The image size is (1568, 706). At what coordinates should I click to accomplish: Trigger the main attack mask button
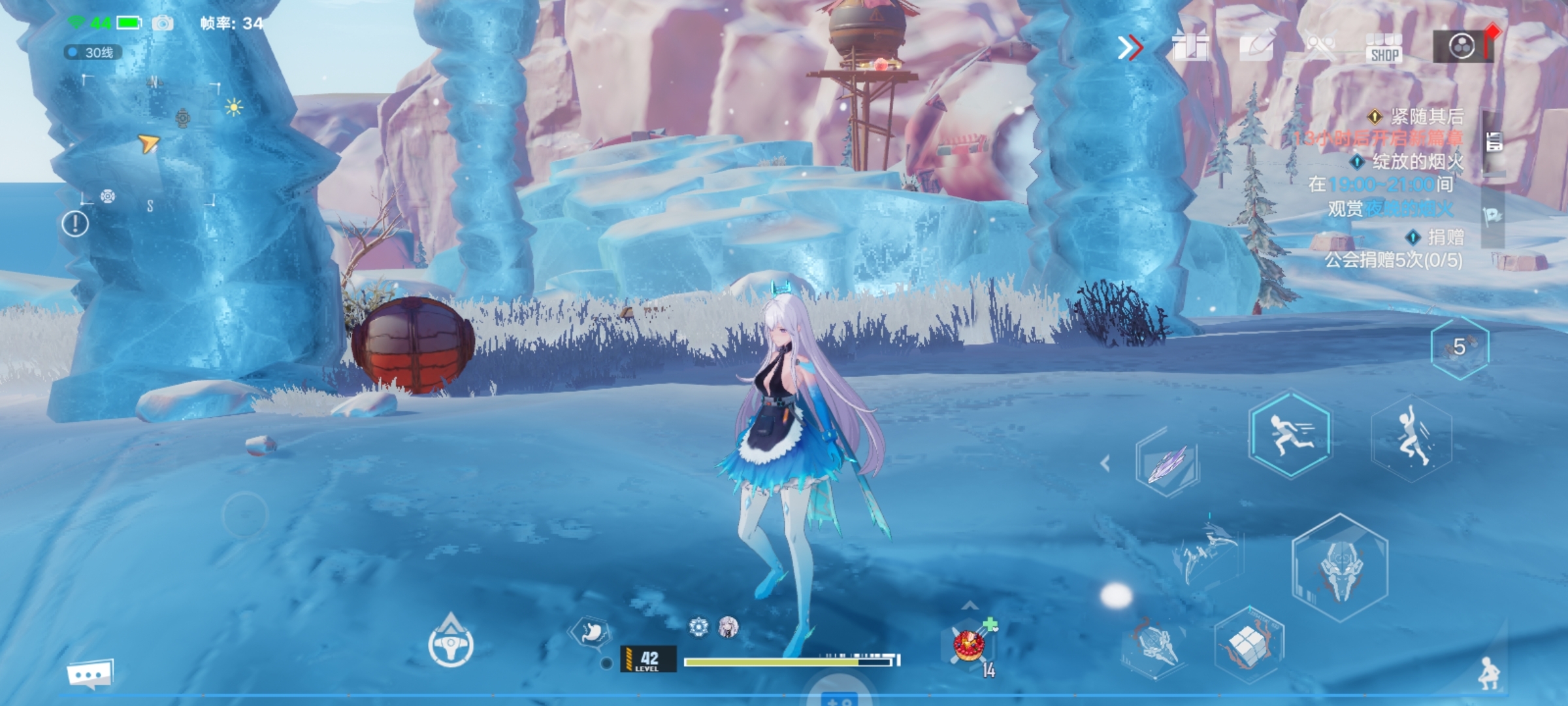1339,567
